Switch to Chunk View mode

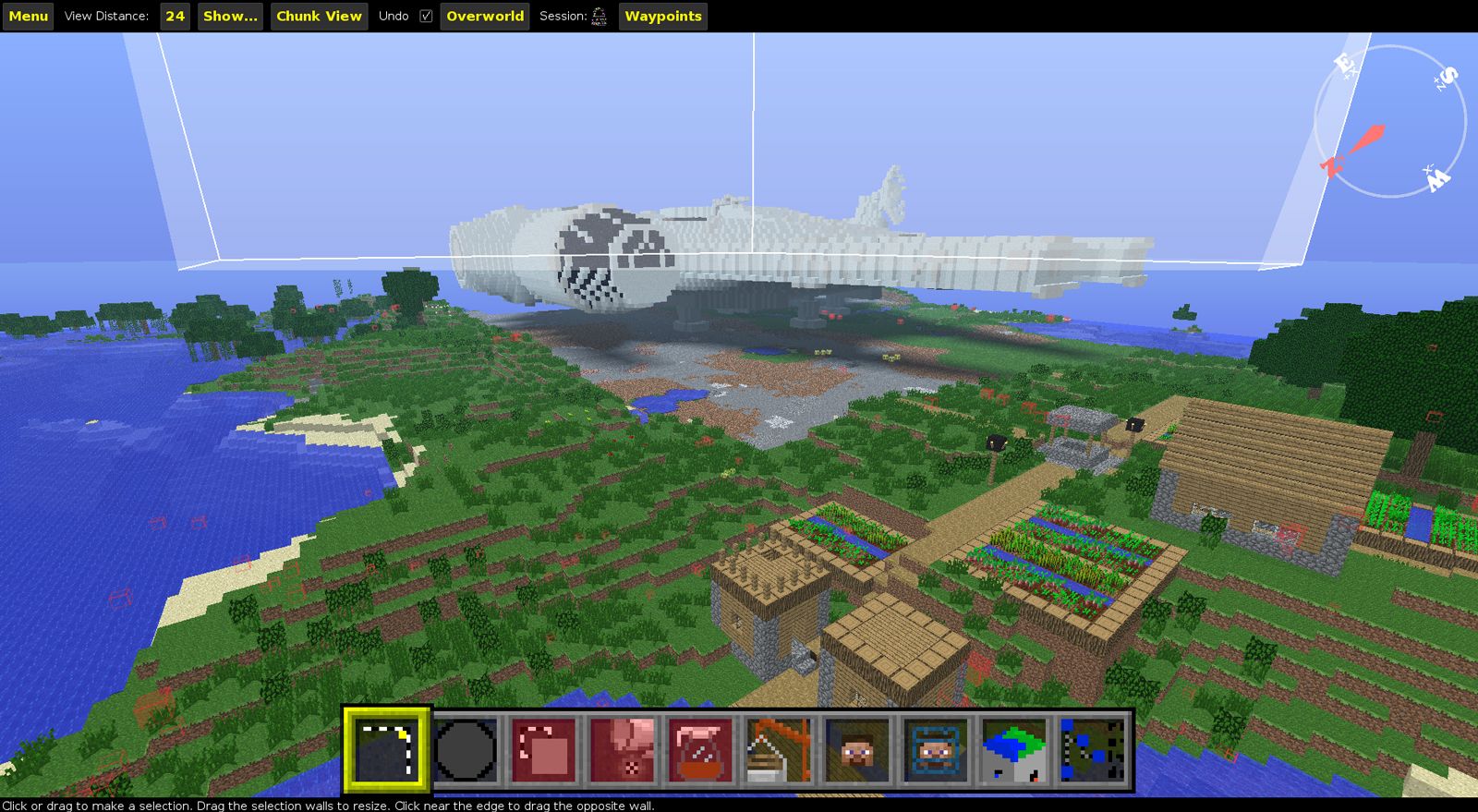(318, 16)
